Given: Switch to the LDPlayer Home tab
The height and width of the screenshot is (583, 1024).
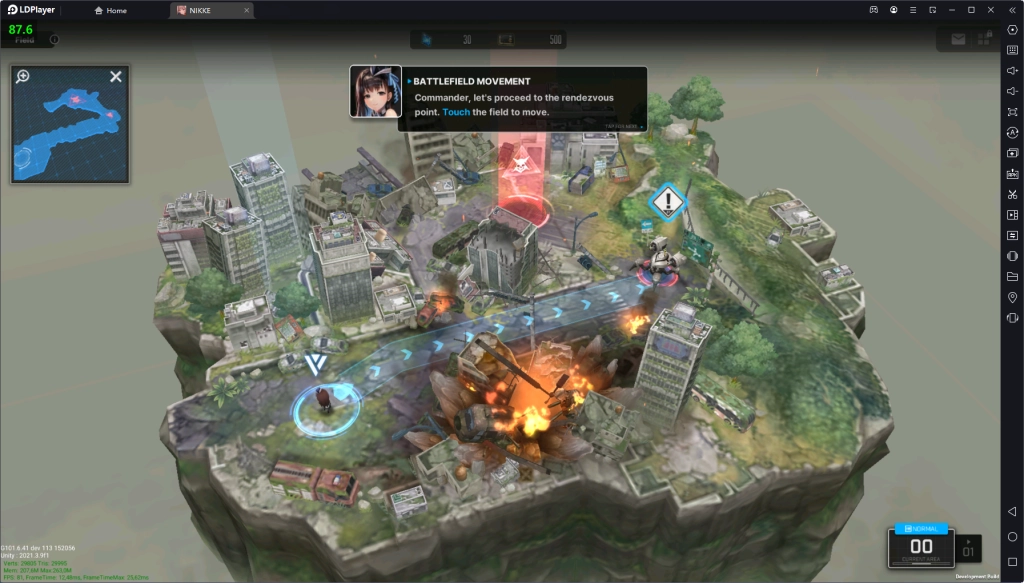Looking at the screenshot, I should [x=110, y=10].
